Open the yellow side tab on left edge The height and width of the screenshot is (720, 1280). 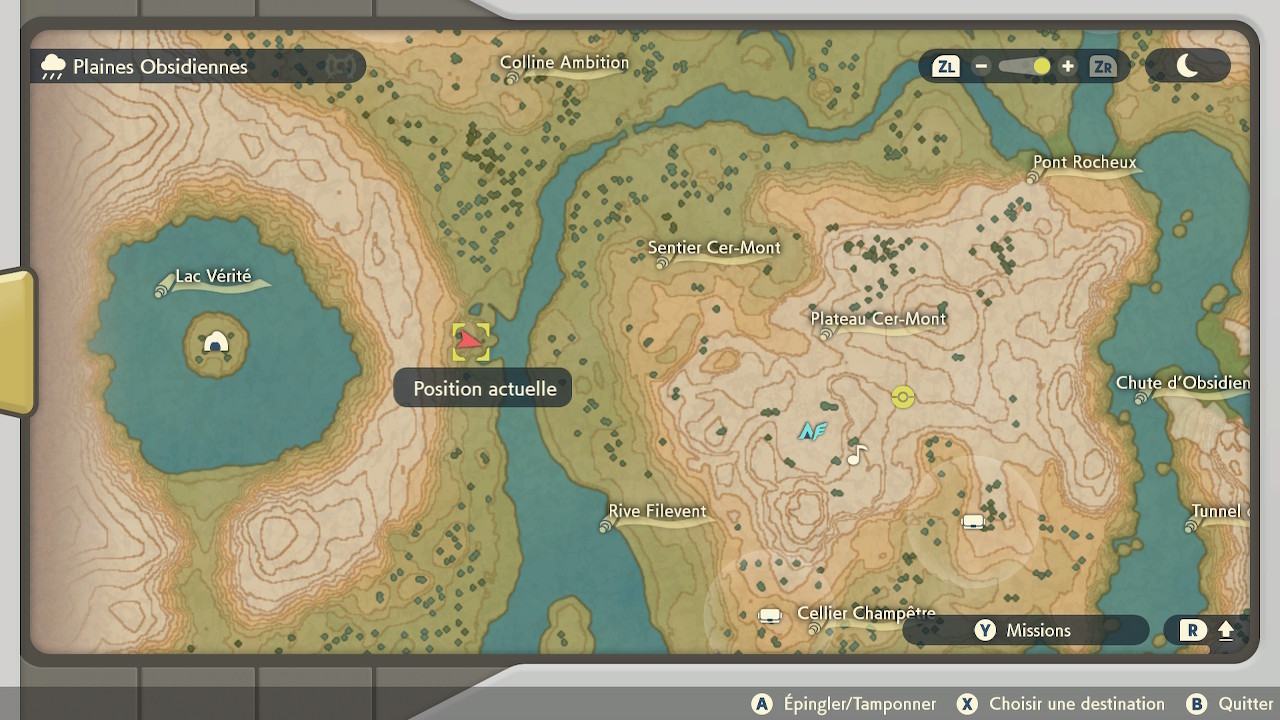click(15, 342)
